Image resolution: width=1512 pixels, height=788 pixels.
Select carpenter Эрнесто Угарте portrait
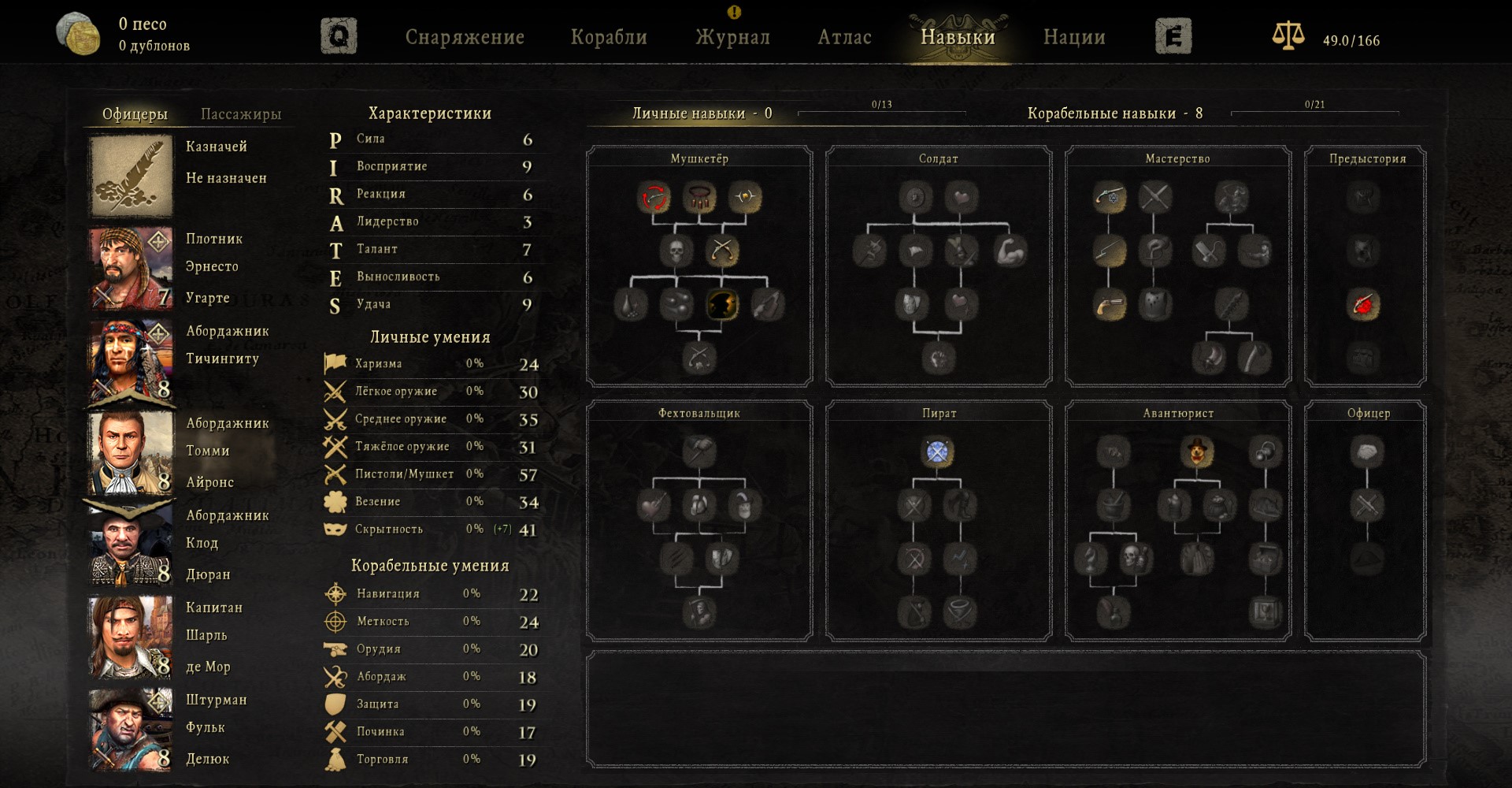click(132, 268)
